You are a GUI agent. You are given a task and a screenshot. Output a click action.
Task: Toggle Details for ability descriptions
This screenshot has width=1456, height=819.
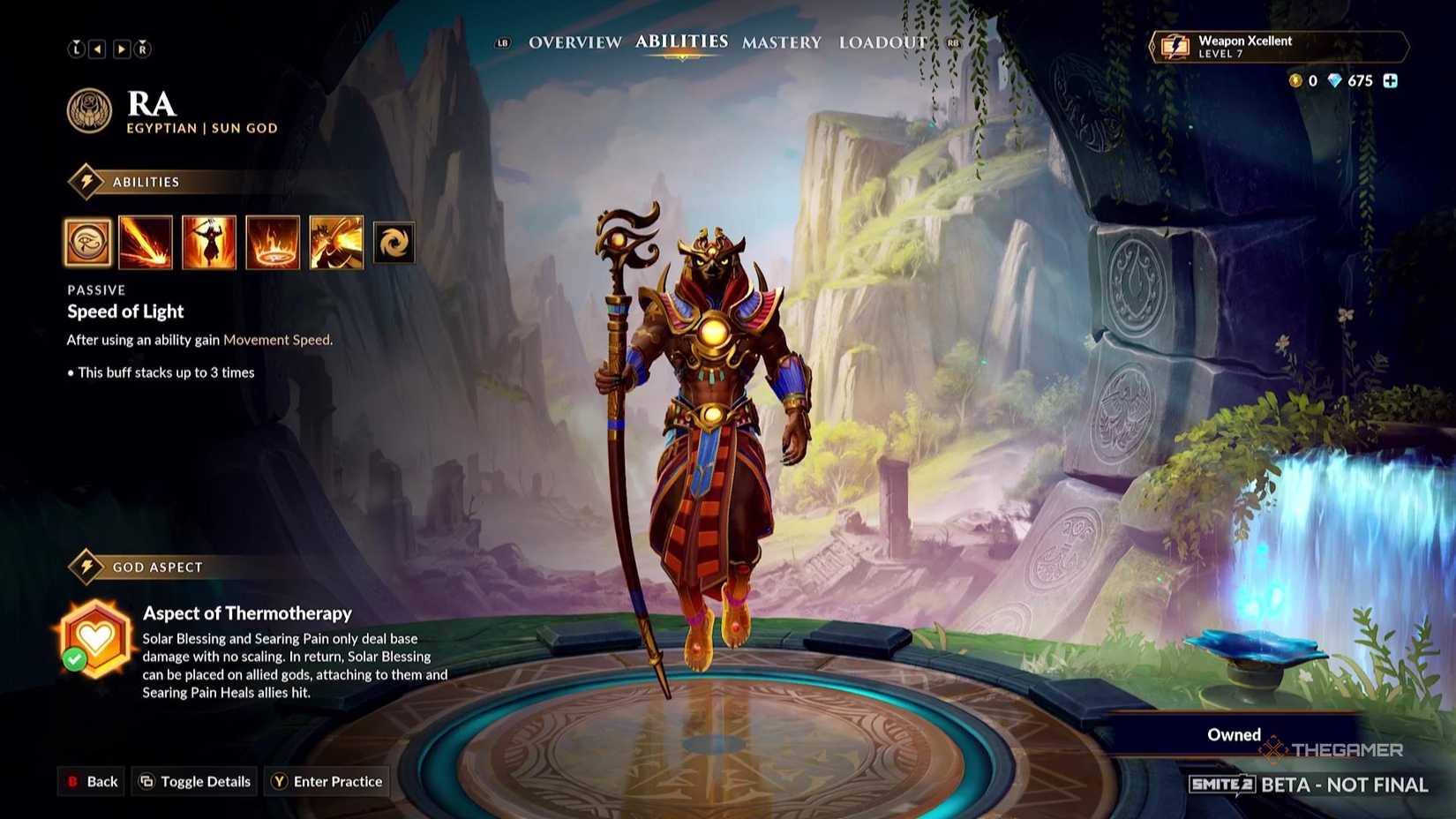[193, 781]
